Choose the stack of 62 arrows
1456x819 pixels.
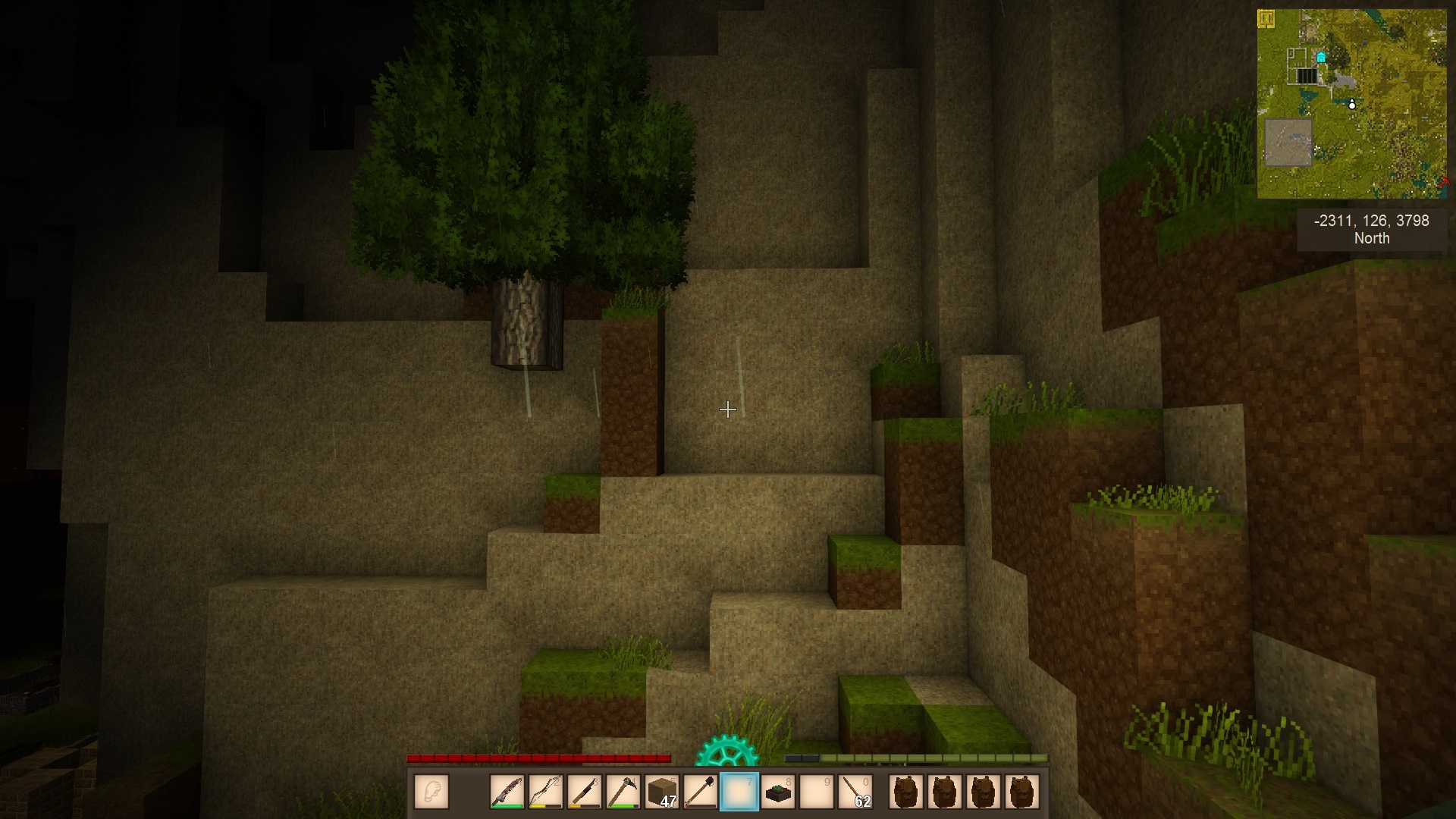(x=856, y=792)
